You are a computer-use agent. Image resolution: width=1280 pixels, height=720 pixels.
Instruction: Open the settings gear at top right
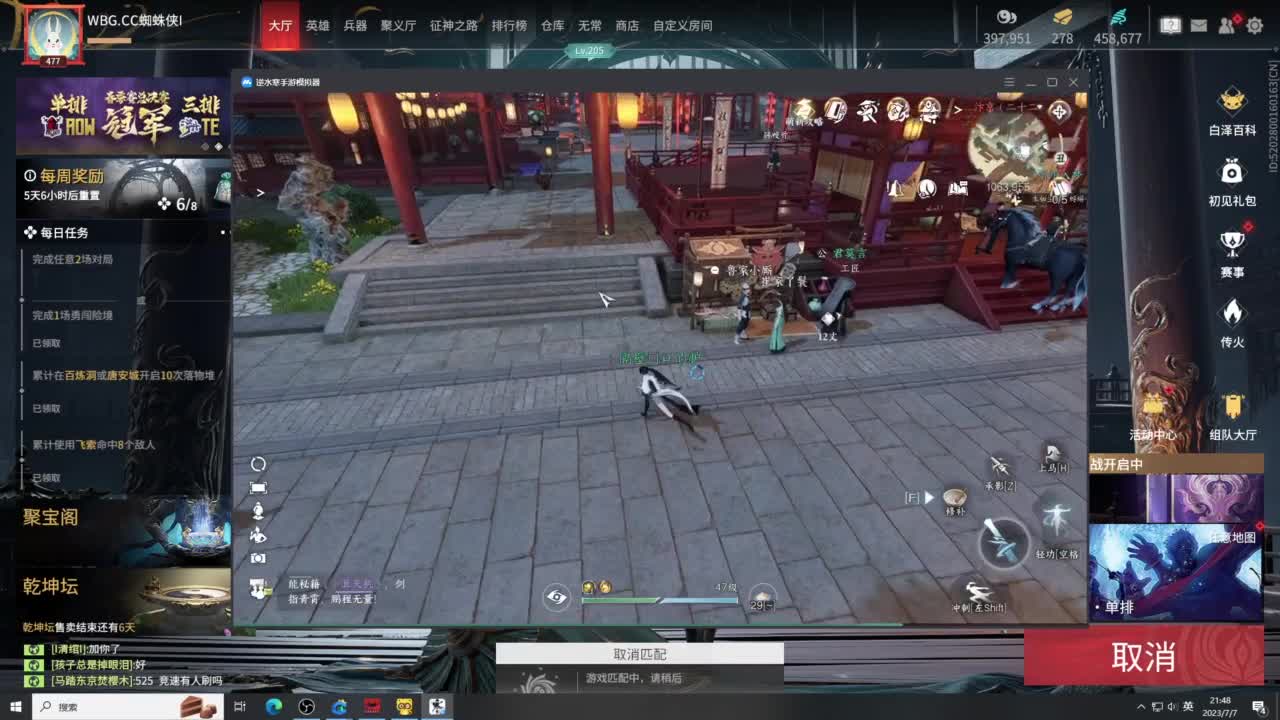[x=1255, y=26]
